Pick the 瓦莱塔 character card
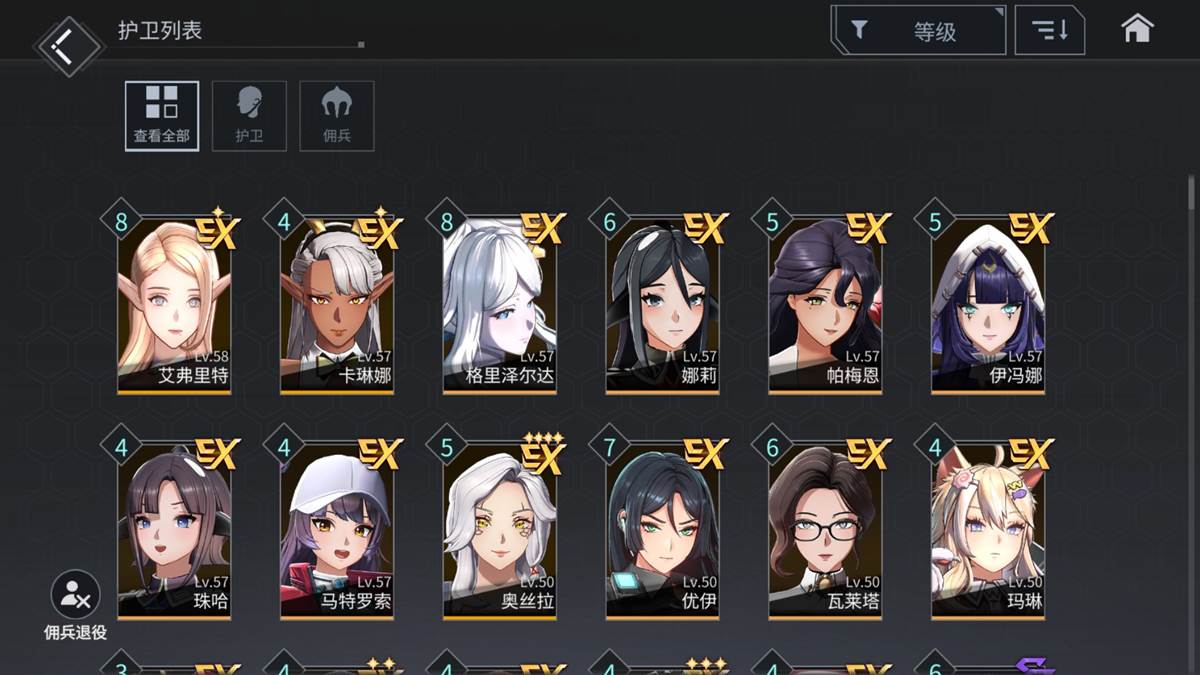This screenshot has width=1200, height=675. click(x=825, y=530)
